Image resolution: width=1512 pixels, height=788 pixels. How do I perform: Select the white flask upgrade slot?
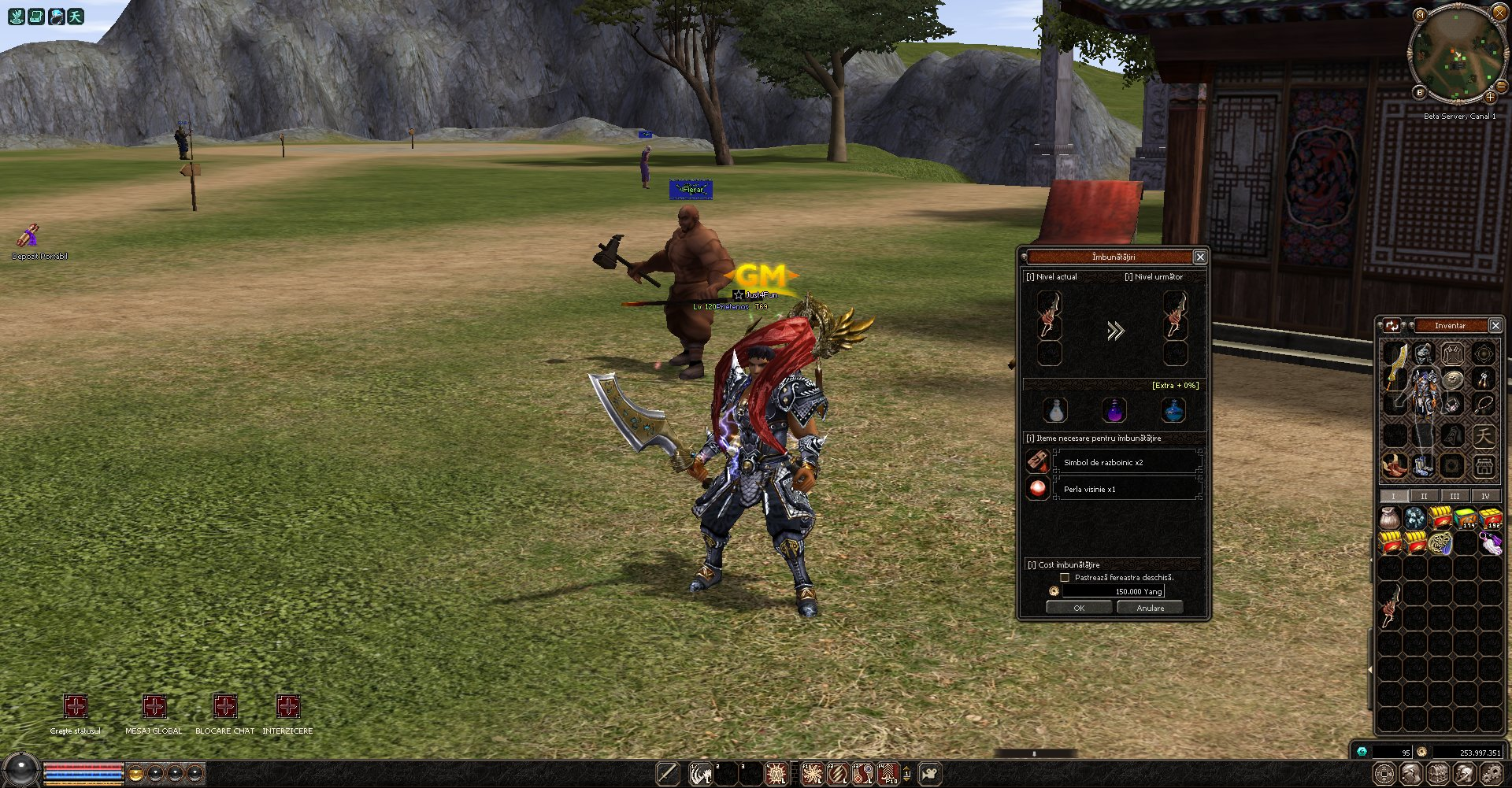coord(1055,410)
